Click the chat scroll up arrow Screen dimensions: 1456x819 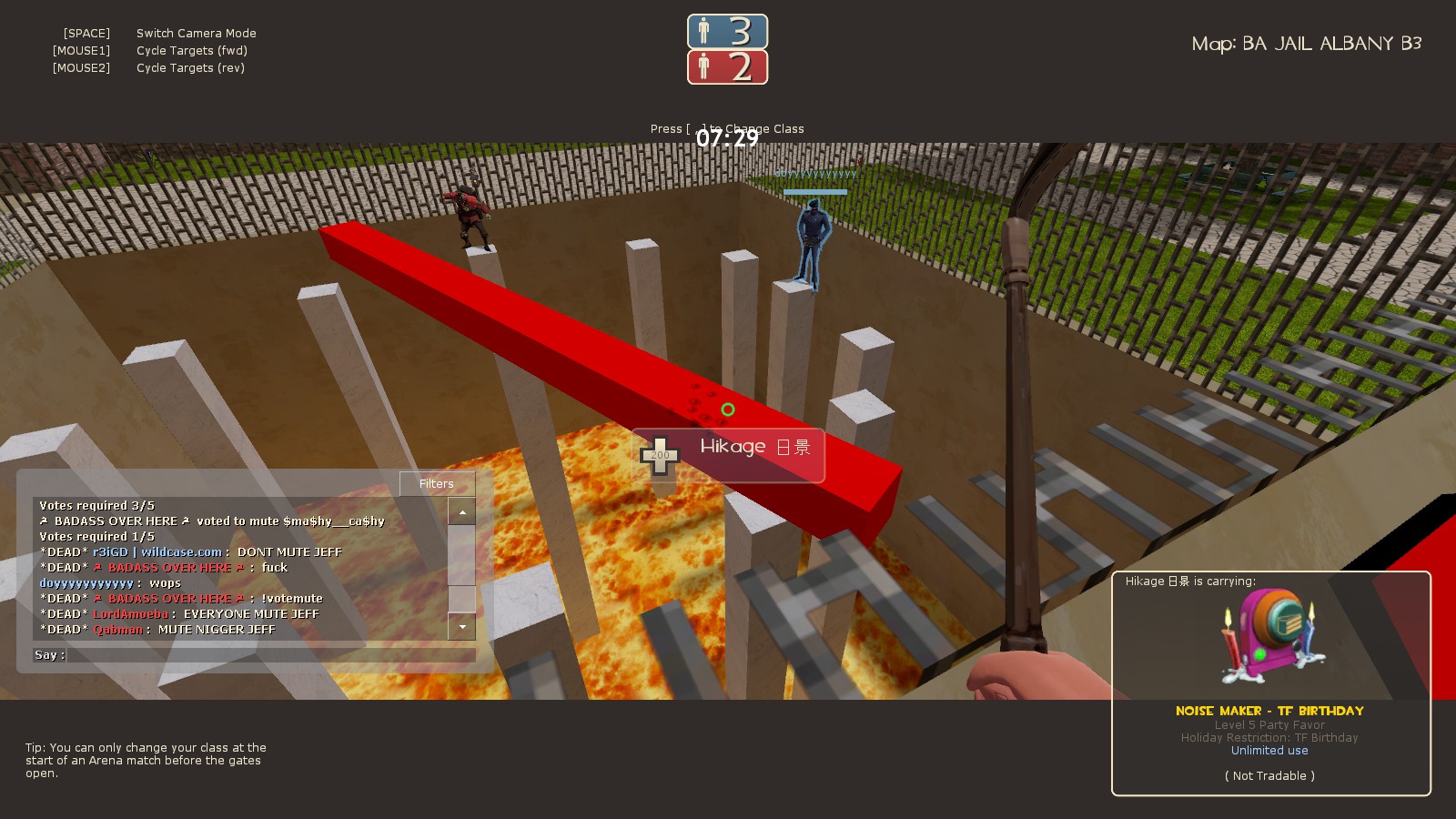pyautogui.click(x=462, y=512)
